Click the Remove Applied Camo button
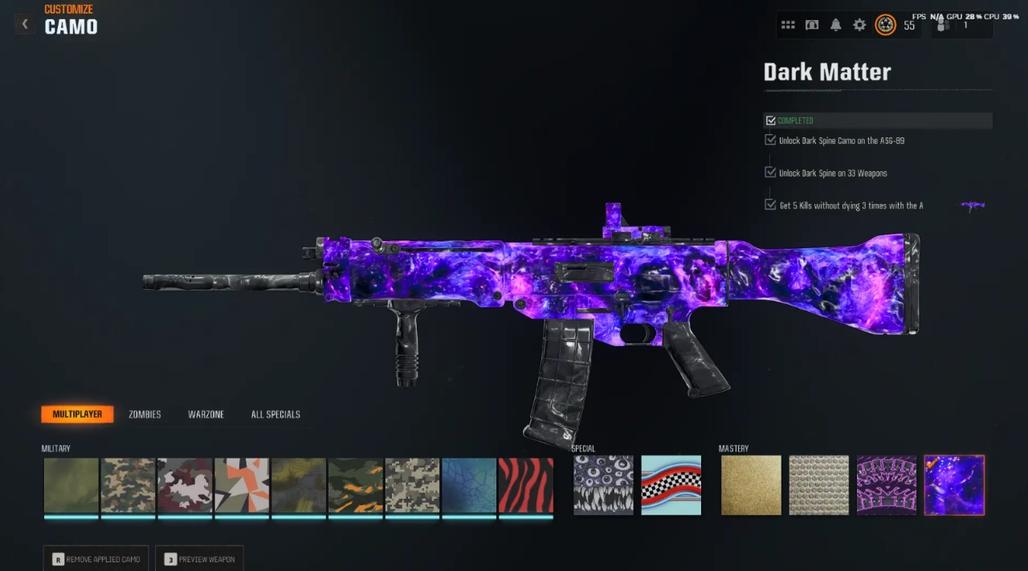Screen dimensions: 1028x571 pyautogui.click(x=97, y=559)
